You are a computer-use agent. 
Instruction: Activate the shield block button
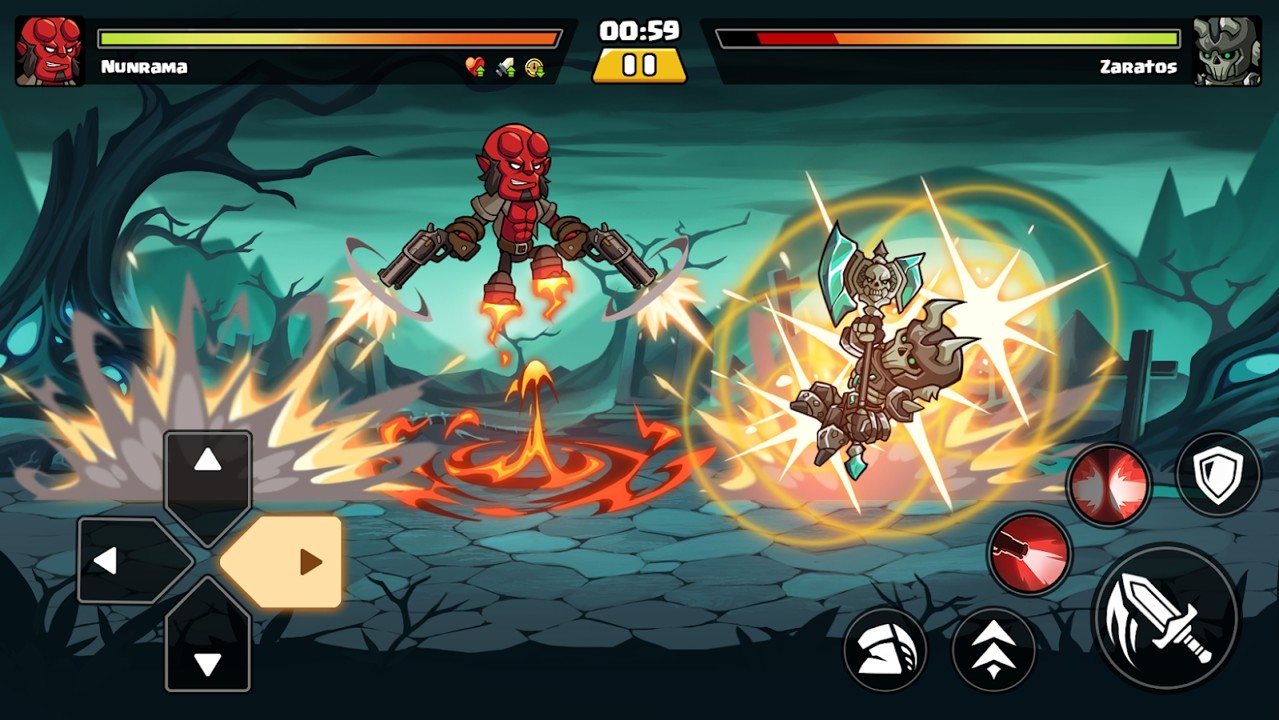click(x=1218, y=474)
